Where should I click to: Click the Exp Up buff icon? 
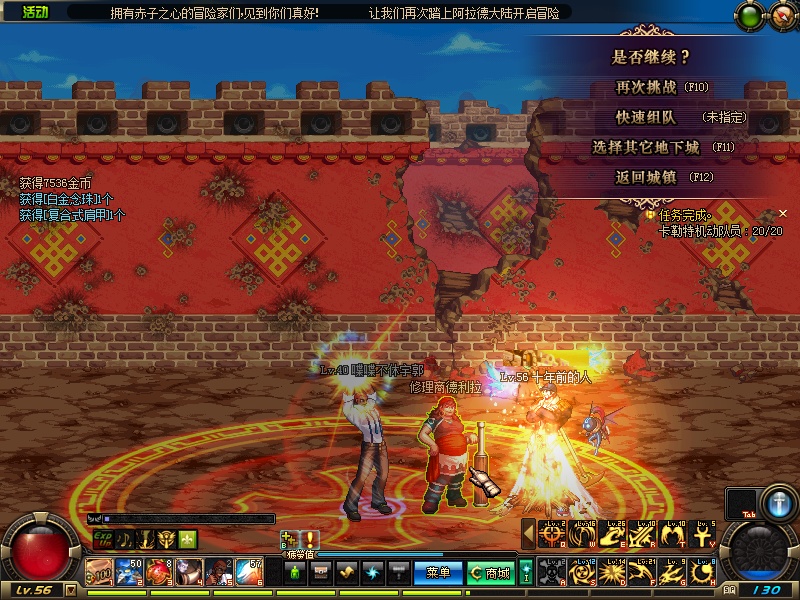[102, 539]
